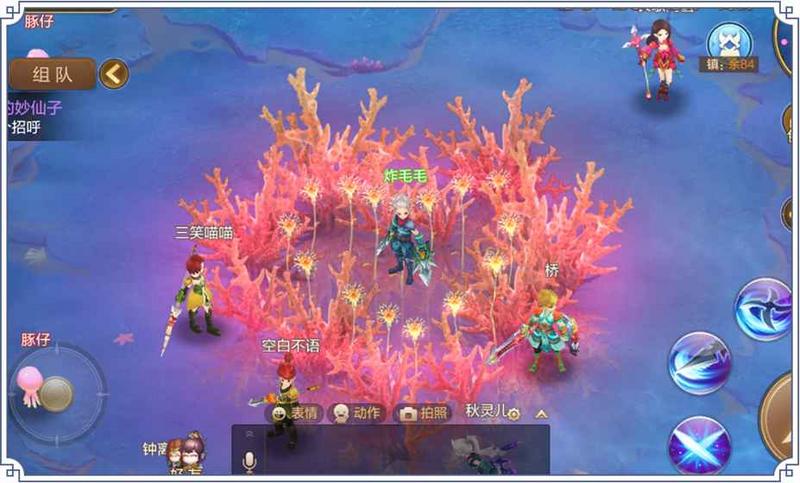Viewport: 800px width, 483px height.
Task: Click the large gold attack button
Action: click(782, 415)
